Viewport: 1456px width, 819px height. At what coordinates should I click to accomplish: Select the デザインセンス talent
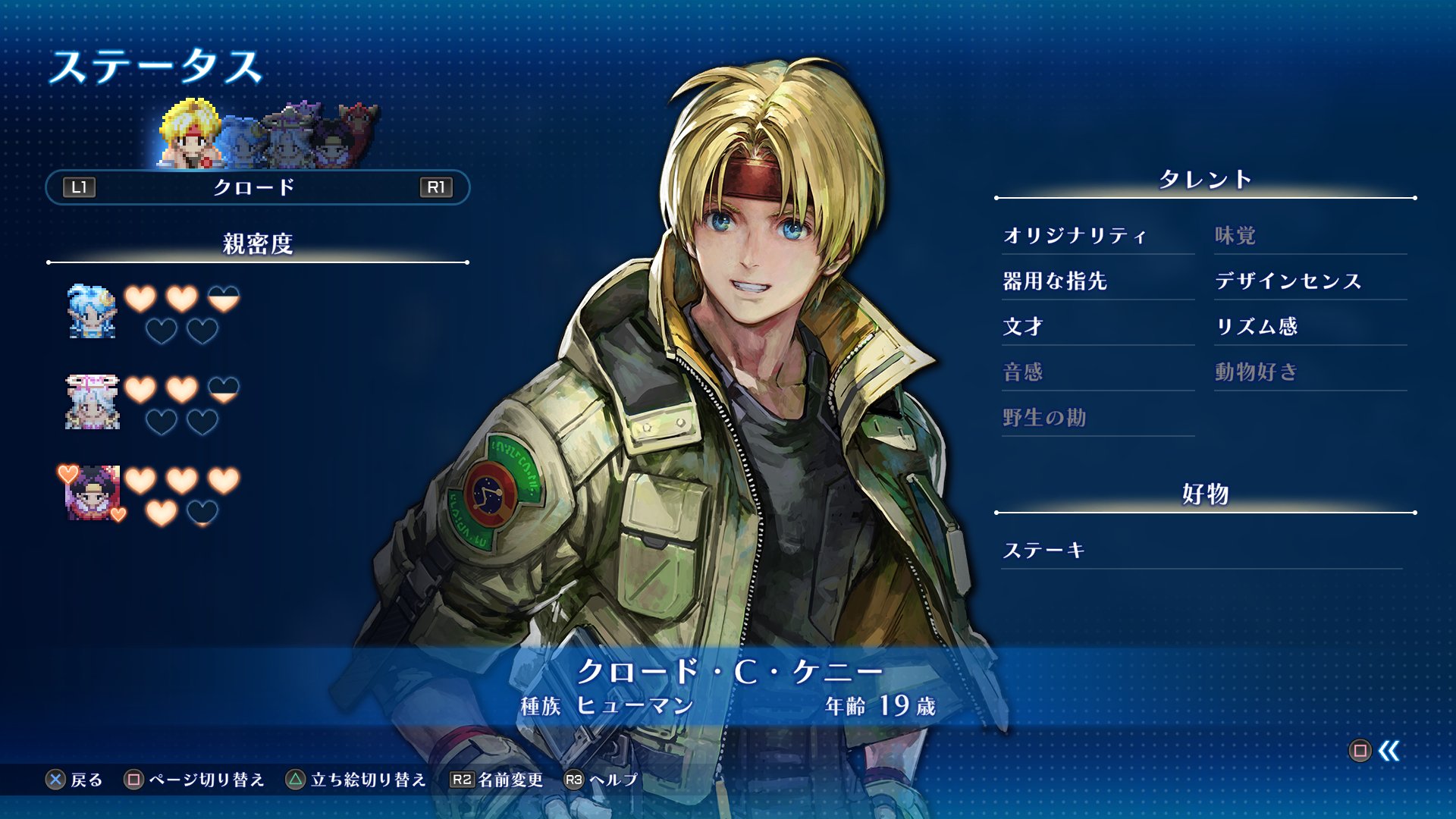(1288, 281)
